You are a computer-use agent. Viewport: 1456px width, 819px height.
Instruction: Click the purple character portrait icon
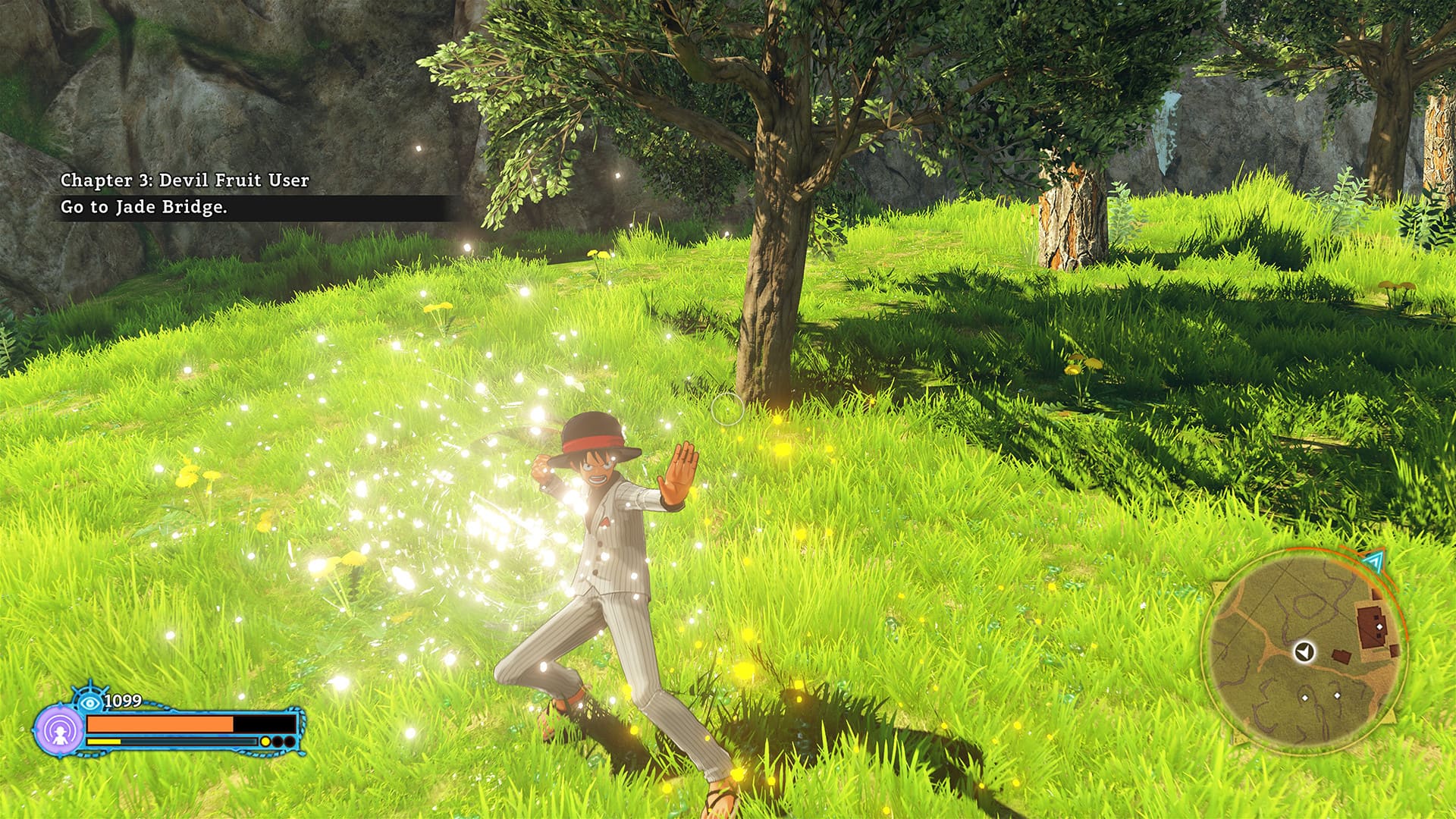pos(59,730)
